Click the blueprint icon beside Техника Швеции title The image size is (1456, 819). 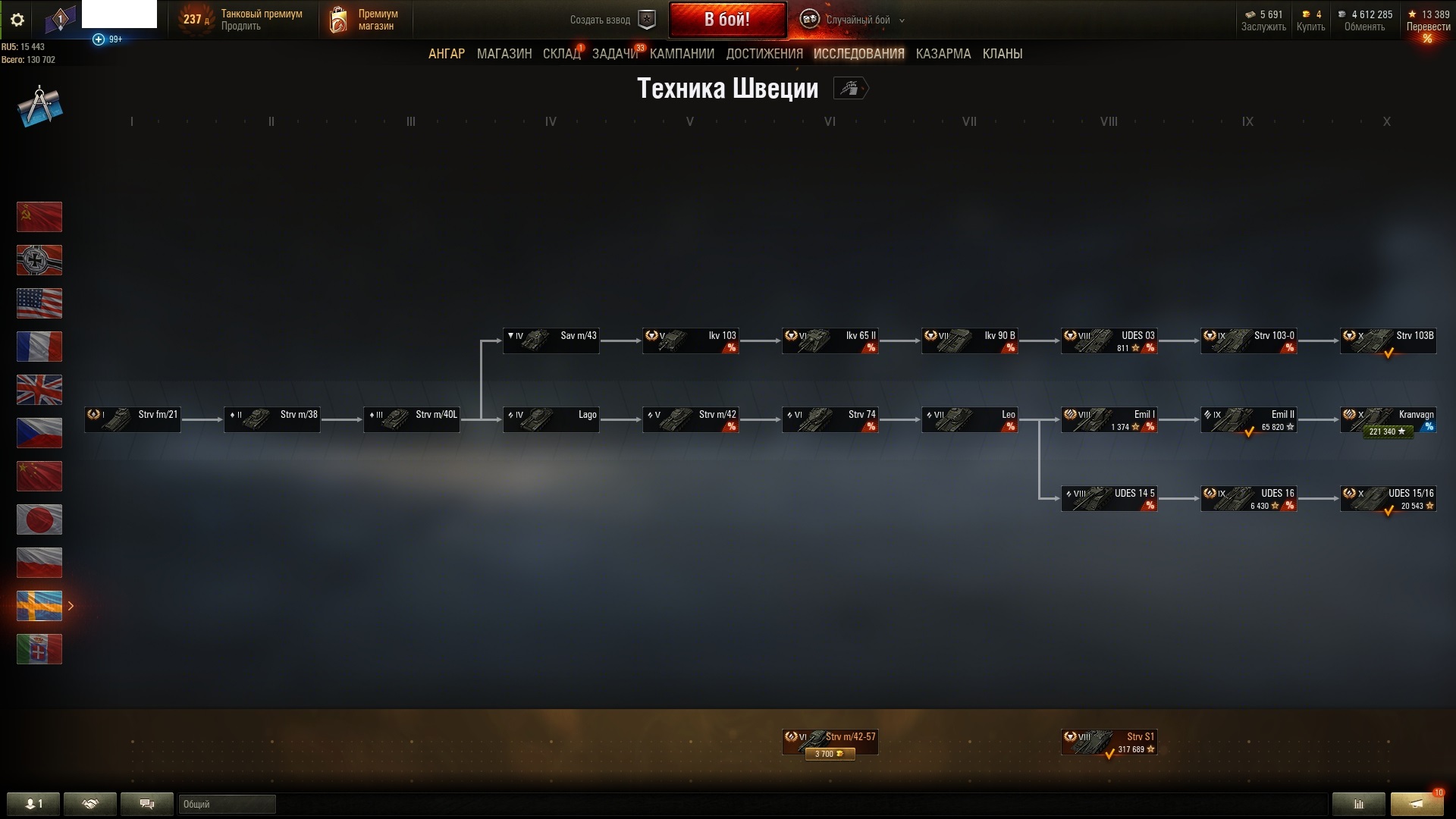[x=851, y=89]
